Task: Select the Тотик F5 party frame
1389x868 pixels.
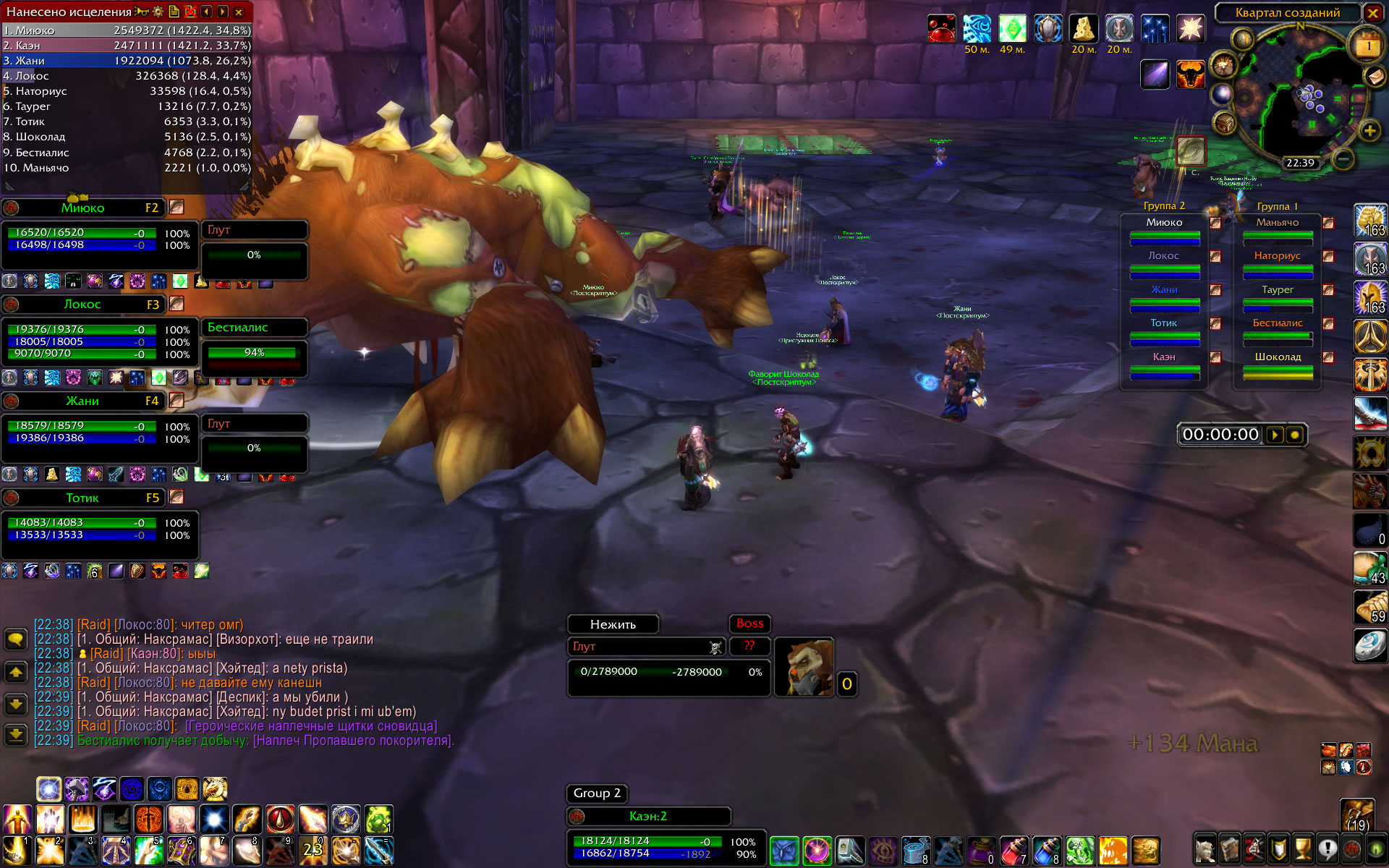Action: click(x=83, y=498)
